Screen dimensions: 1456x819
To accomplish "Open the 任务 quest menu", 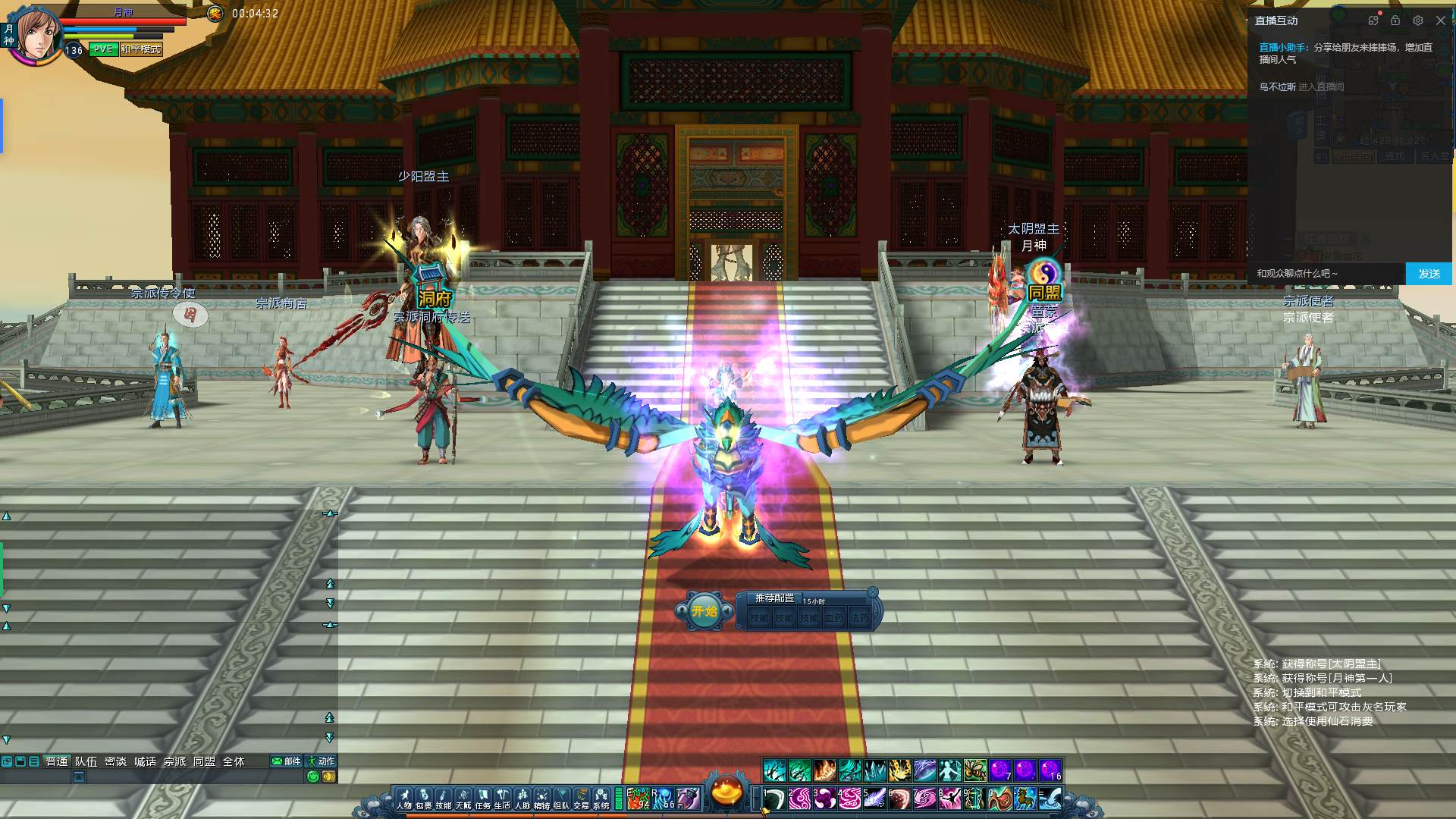I will pos(483,799).
